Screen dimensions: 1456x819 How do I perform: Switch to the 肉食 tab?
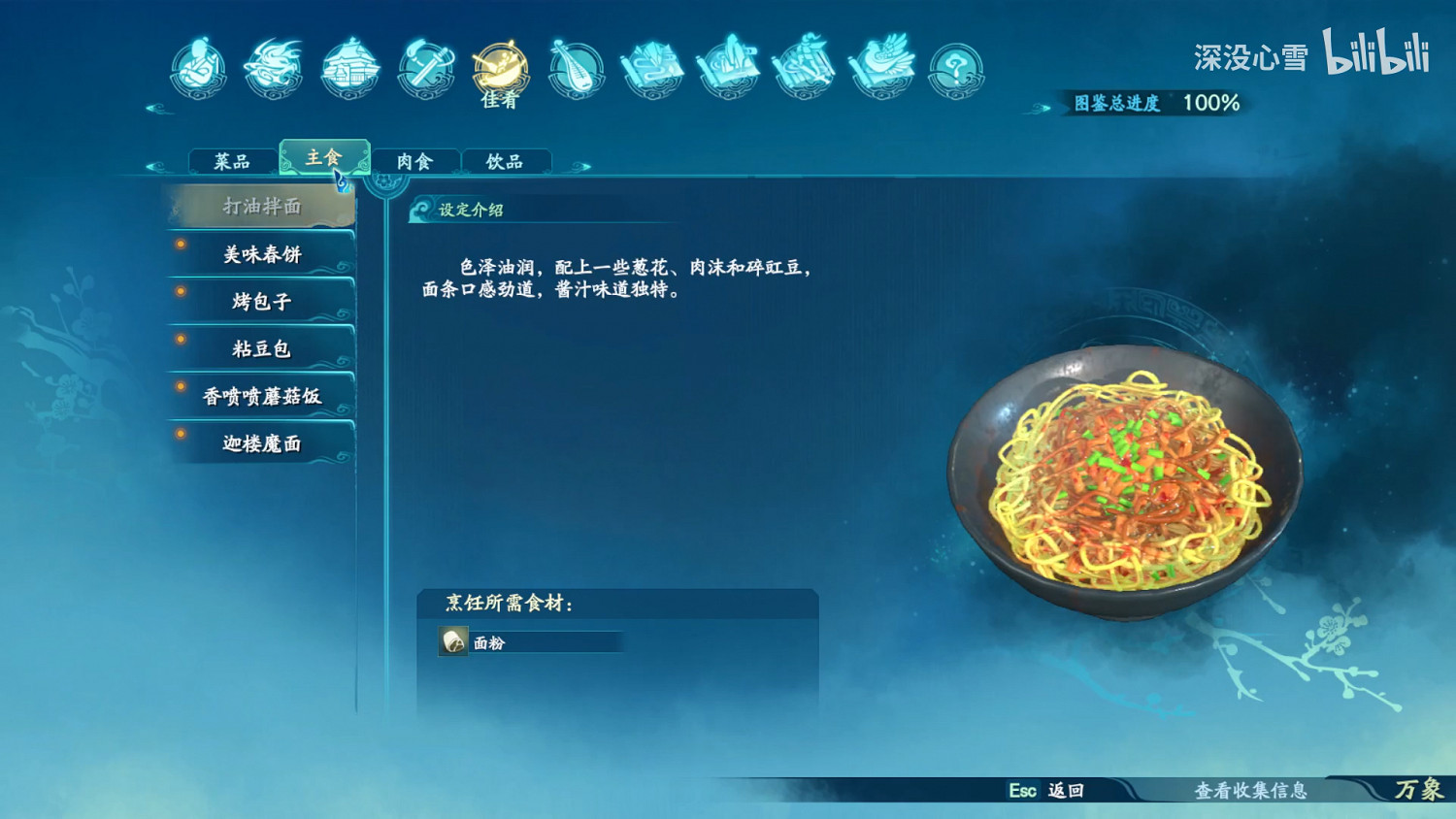pos(415,160)
